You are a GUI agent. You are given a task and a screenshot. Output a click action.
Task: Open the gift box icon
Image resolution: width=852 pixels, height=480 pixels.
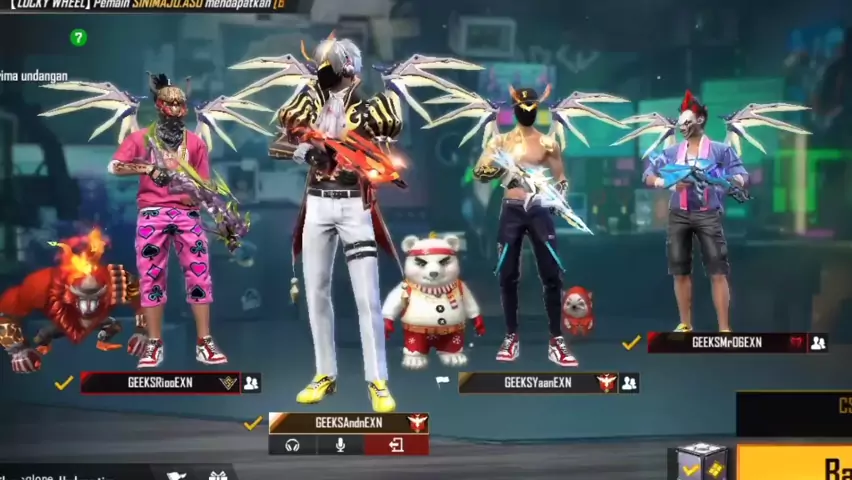click(x=218, y=474)
